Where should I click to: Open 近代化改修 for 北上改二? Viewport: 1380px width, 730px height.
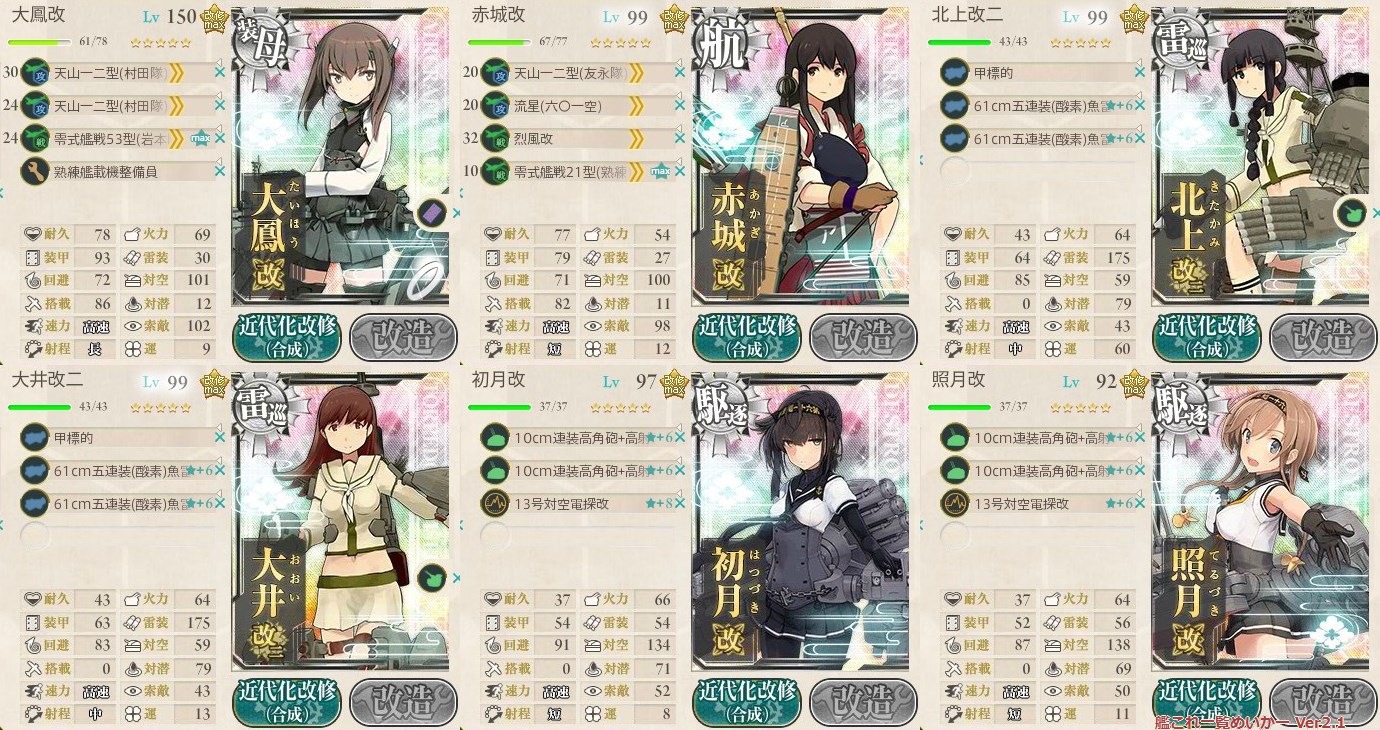tap(1206, 338)
